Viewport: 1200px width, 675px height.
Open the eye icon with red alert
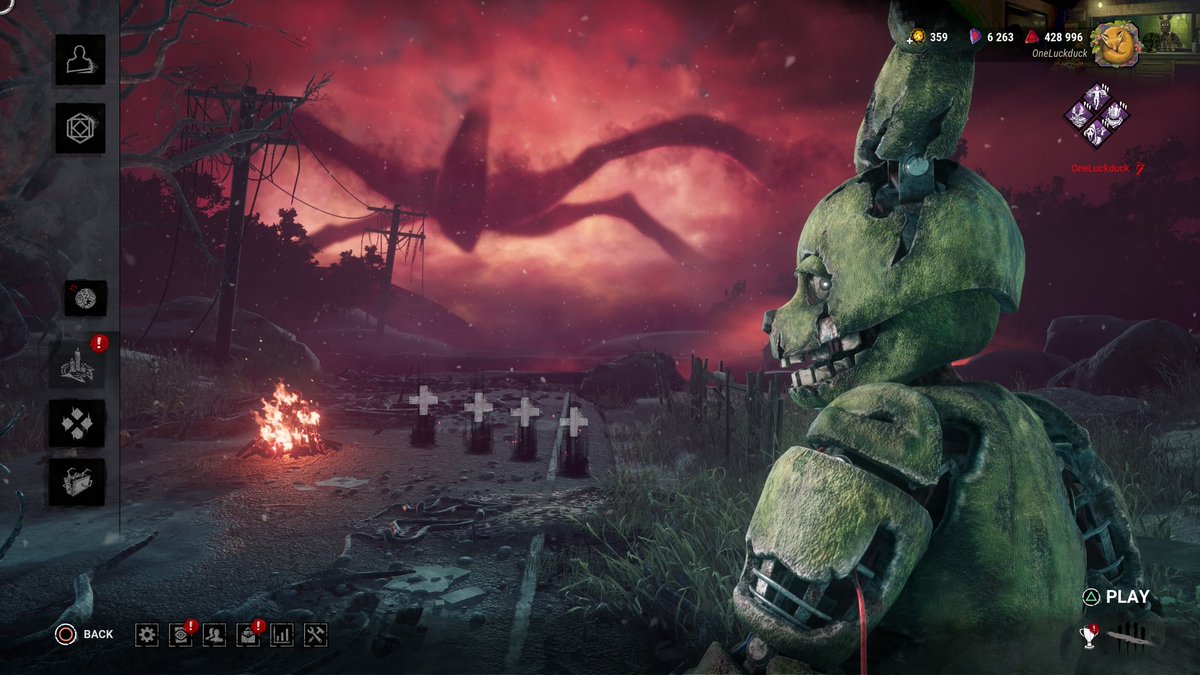click(181, 634)
